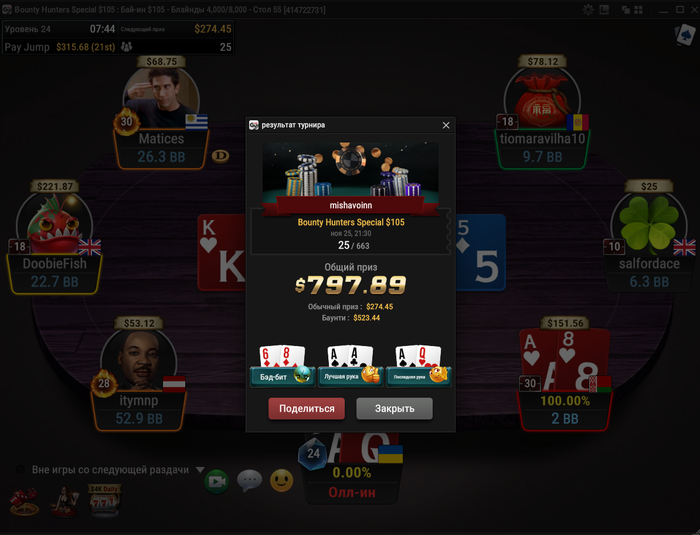Screen dimensions: 700x535
Task: Launch the red dice and roulette casino game
Action: coord(24,500)
